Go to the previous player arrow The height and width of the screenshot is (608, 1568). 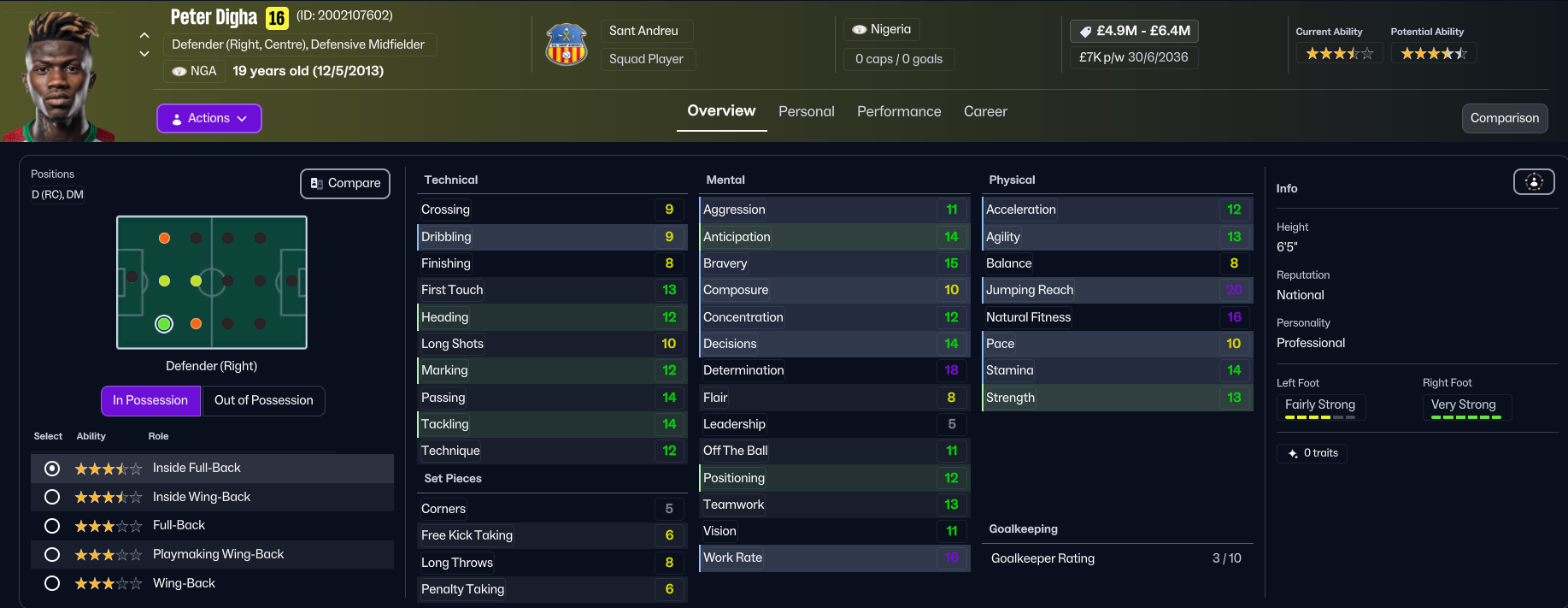click(x=144, y=35)
